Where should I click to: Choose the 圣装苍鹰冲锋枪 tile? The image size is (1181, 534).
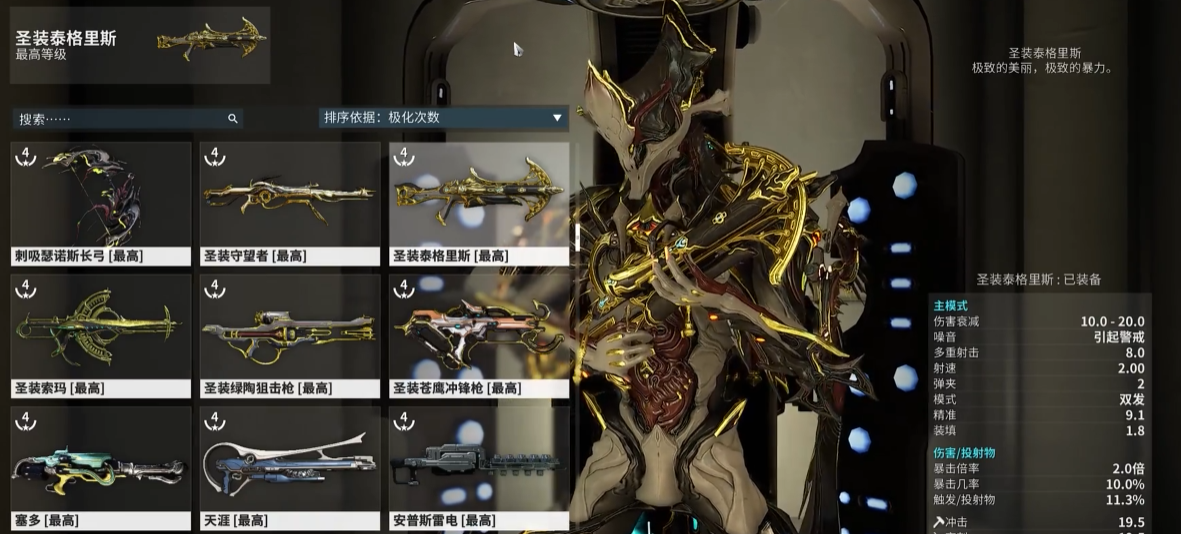(479, 336)
